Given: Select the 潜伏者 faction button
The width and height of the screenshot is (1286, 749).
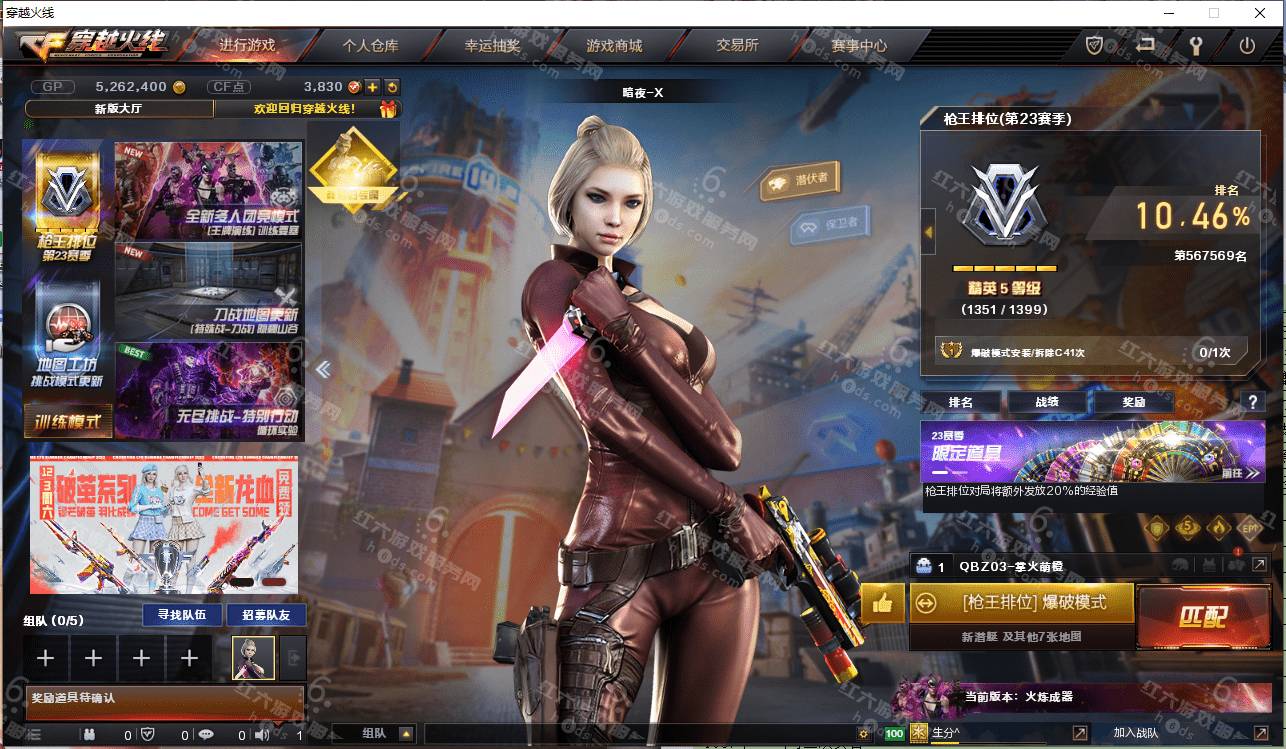Looking at the screenshot, I should click(x=801, y=180).
